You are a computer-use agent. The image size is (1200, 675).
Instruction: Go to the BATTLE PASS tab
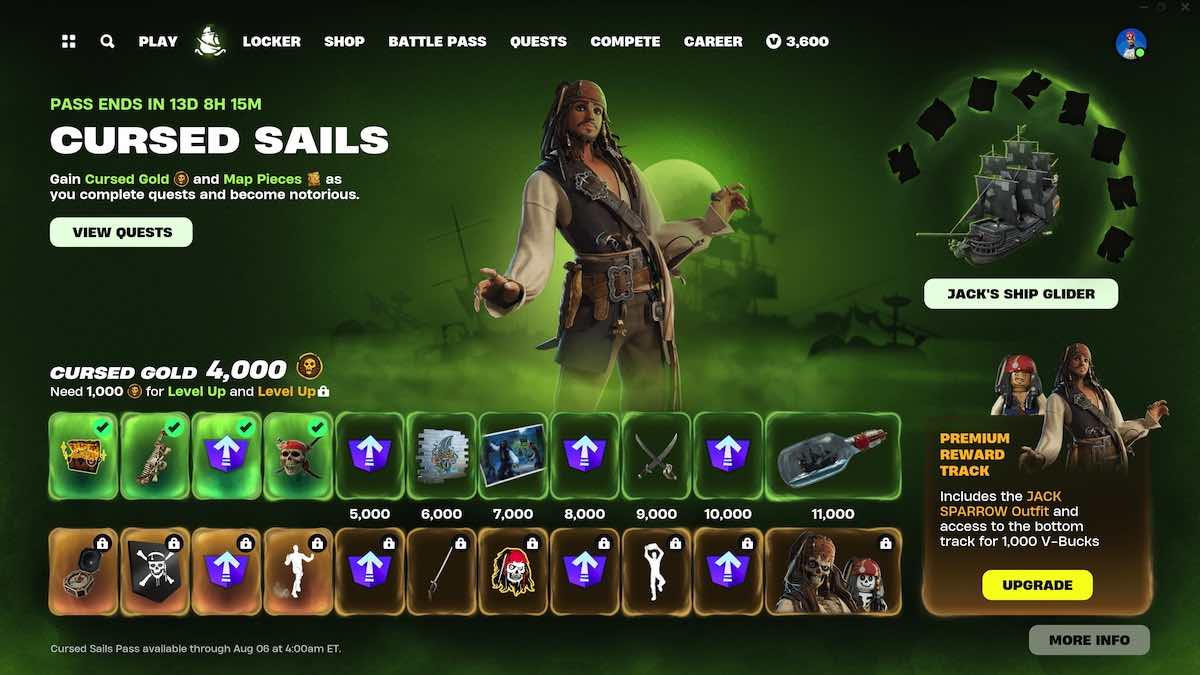click(437, 42)
